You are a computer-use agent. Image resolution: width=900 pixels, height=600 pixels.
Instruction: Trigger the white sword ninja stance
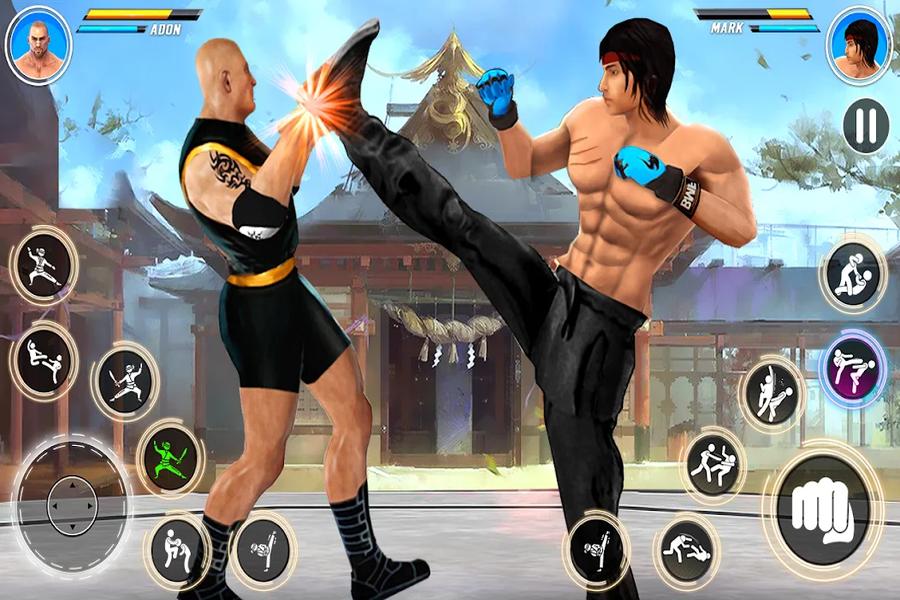click(x=125, y=381)
